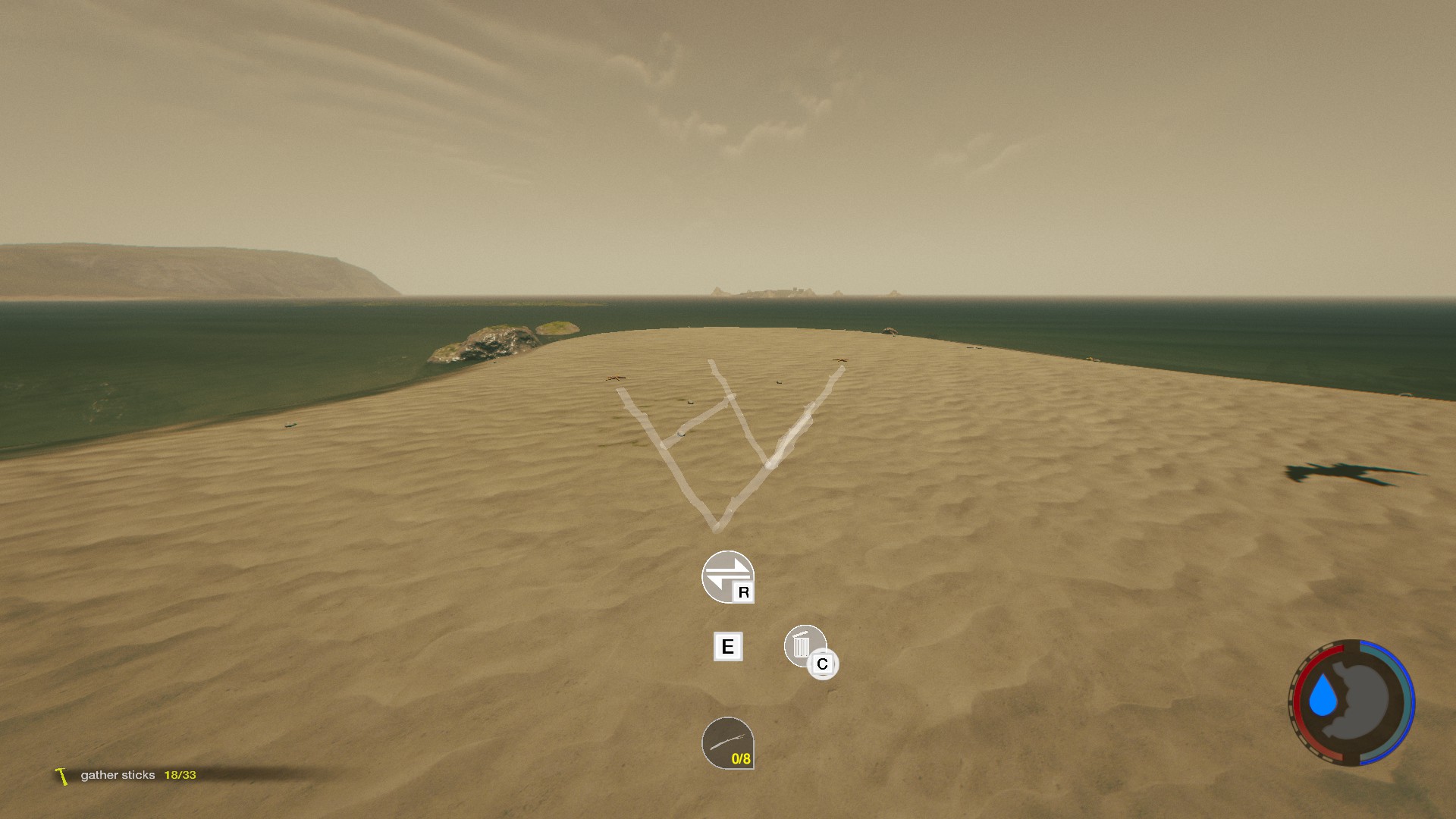The height and width of the screenshot is (819, 1456).
Task: Cancel the blueprint with the trash can icon
Action: click(804, 647)
